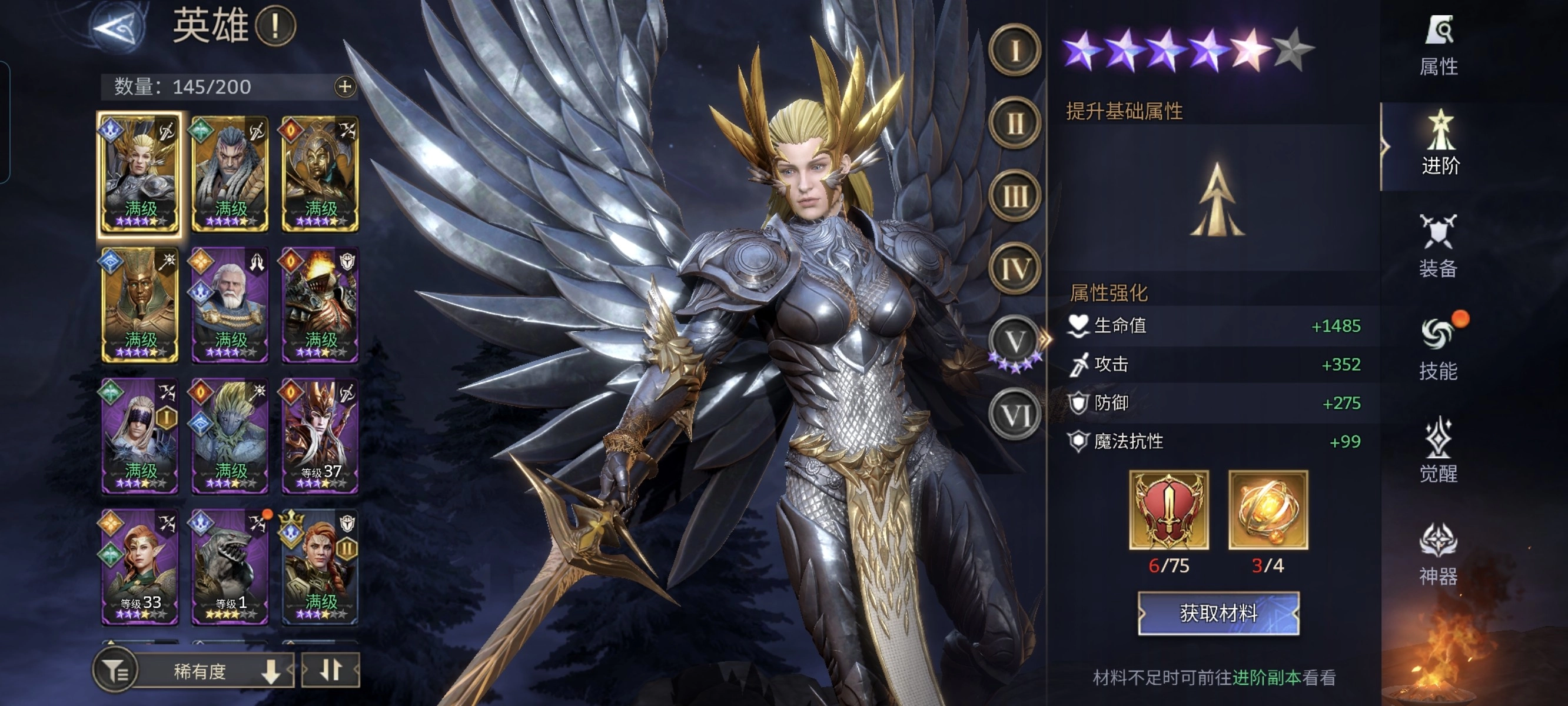Switch to the 属性 tab
This screenshot has width=1568, height=706.
(1439, 46)
